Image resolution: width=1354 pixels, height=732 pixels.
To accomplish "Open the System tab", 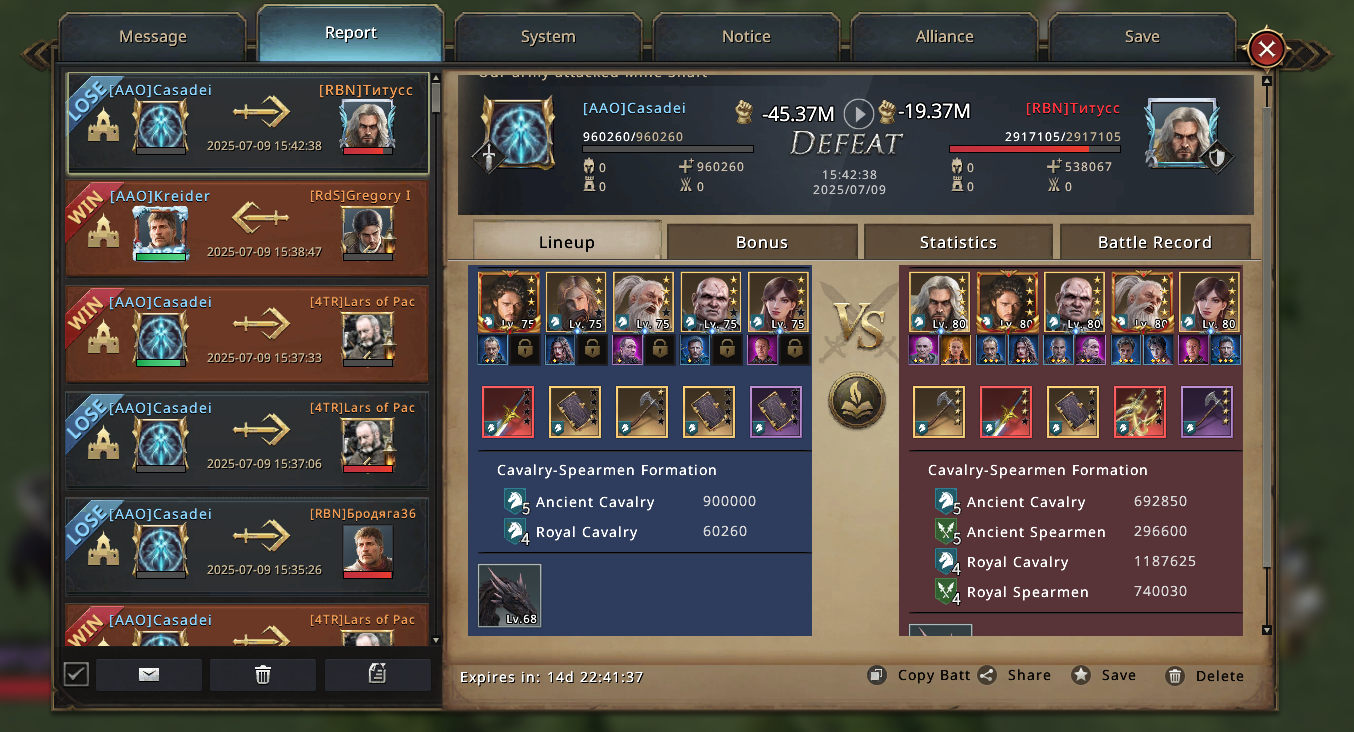I will (x=548, y=37).
